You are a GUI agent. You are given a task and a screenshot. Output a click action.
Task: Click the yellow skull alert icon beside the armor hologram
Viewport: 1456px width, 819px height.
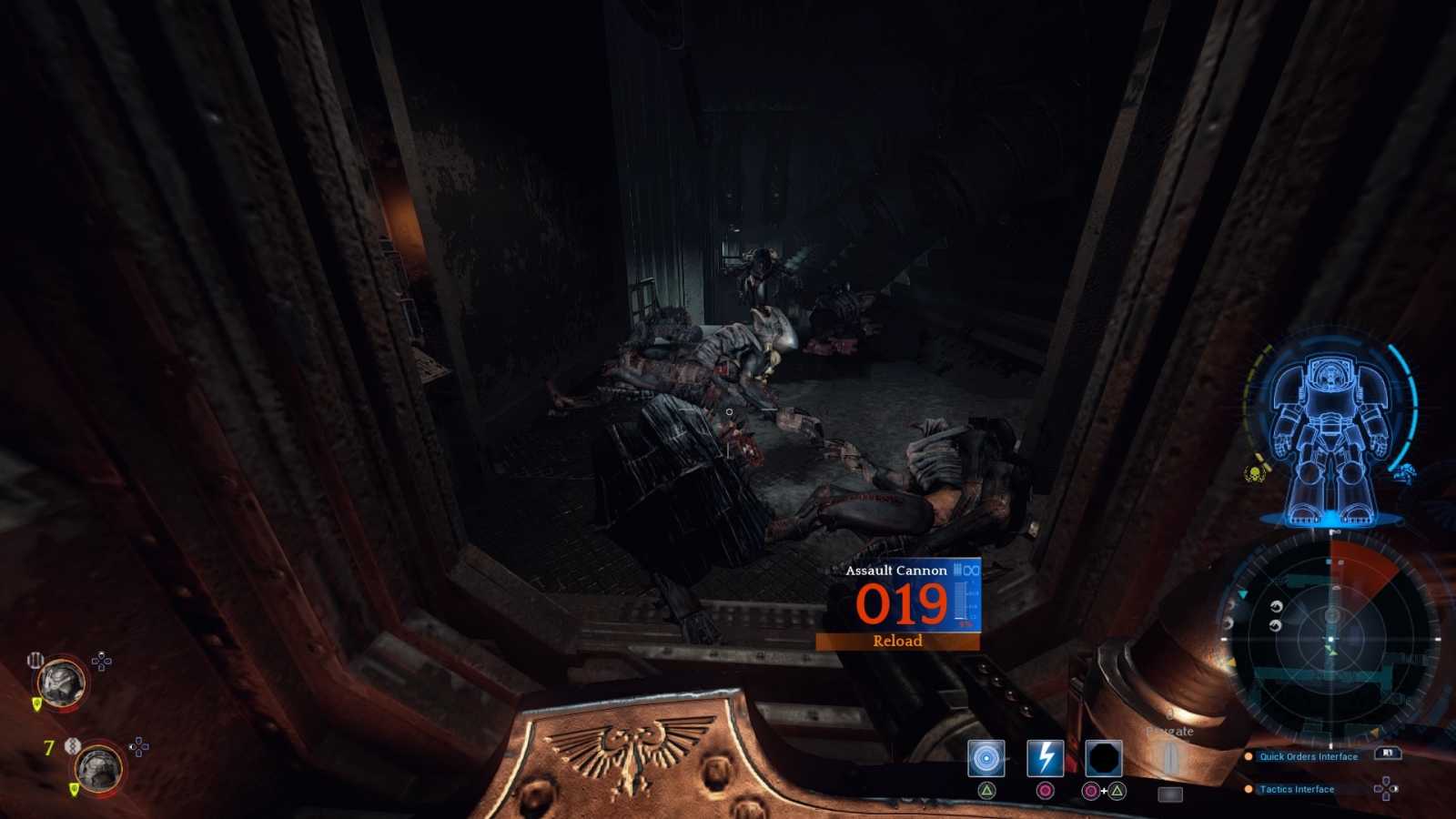coord(1255,474)
